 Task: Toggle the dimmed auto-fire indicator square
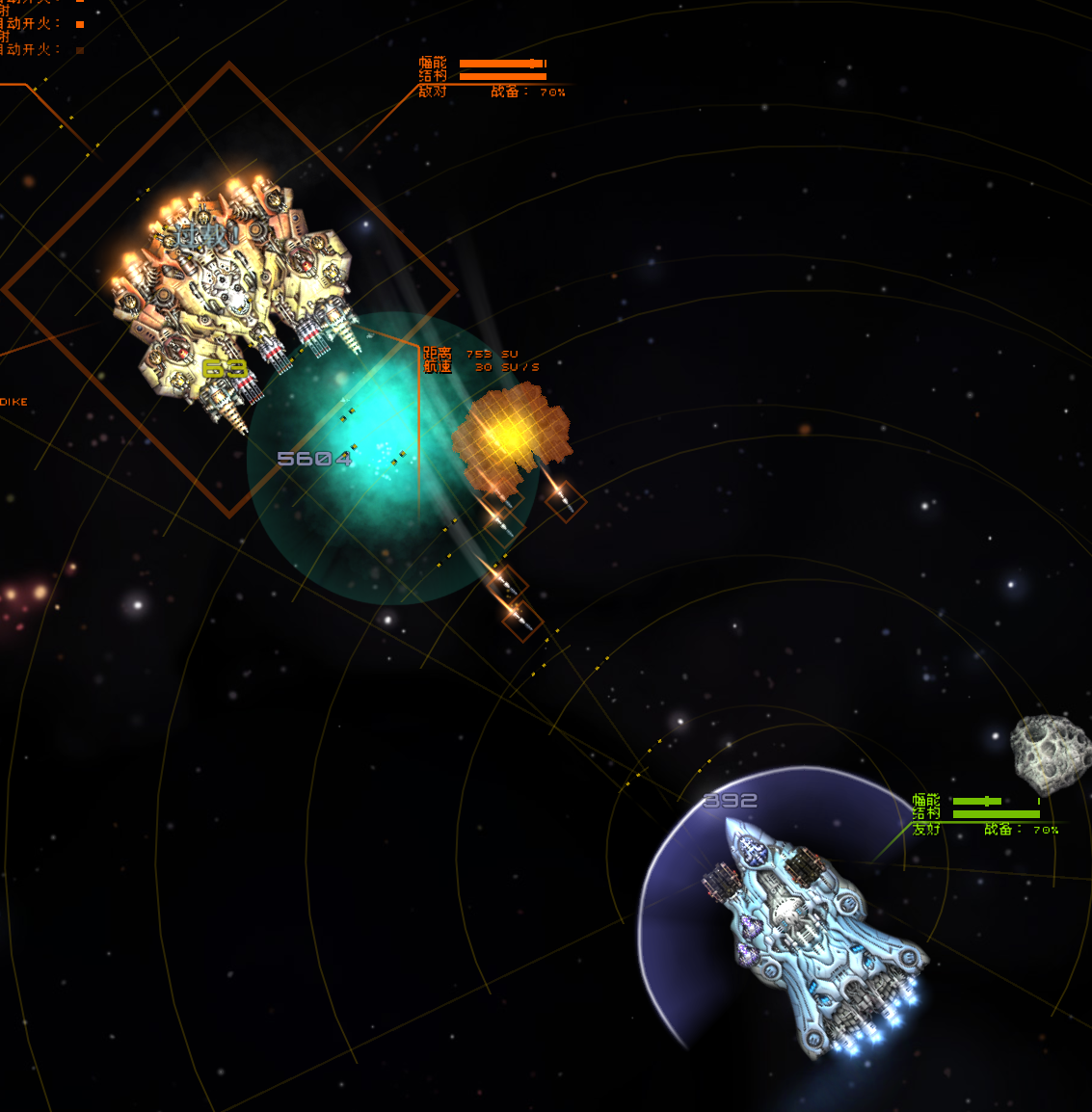coord(80,50)
